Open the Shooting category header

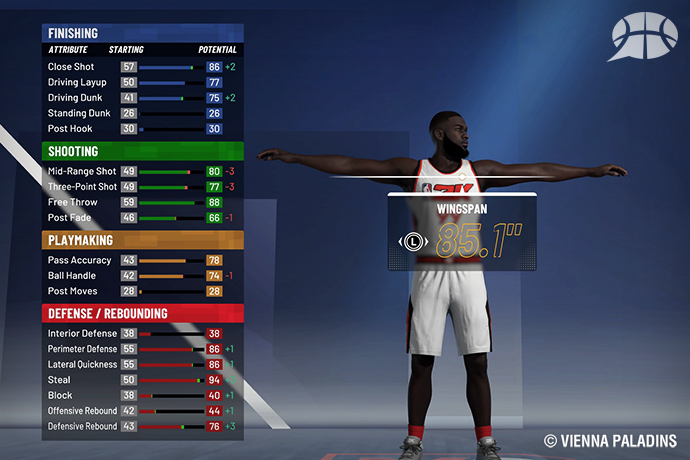point(141,151)
